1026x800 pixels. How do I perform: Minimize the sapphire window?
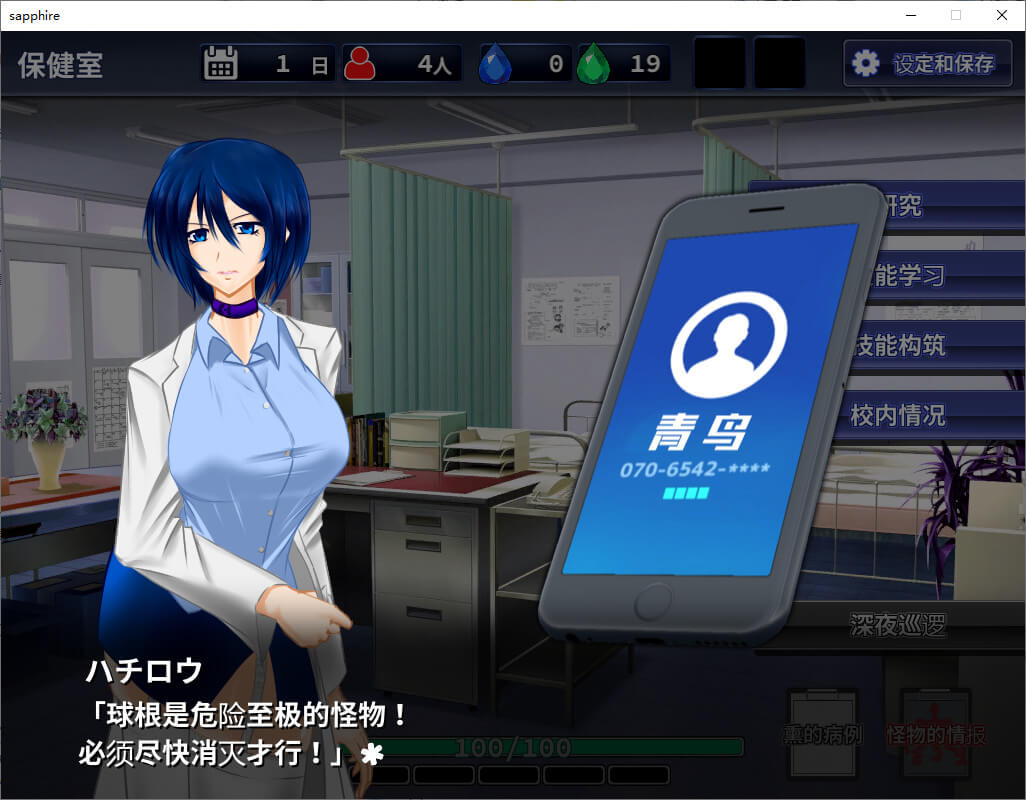click(910, 15)
